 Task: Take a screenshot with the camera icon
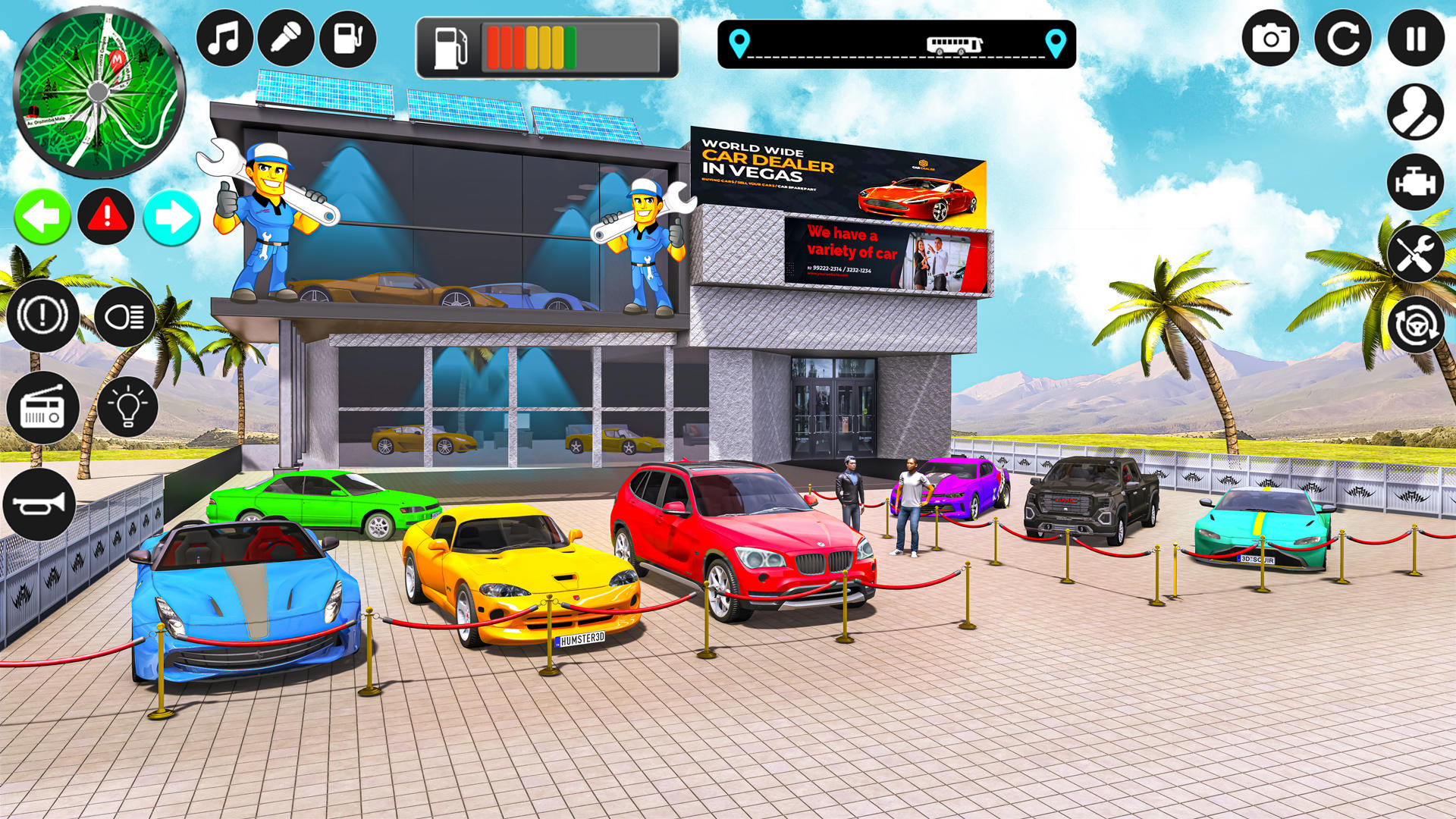[1271, 36]
